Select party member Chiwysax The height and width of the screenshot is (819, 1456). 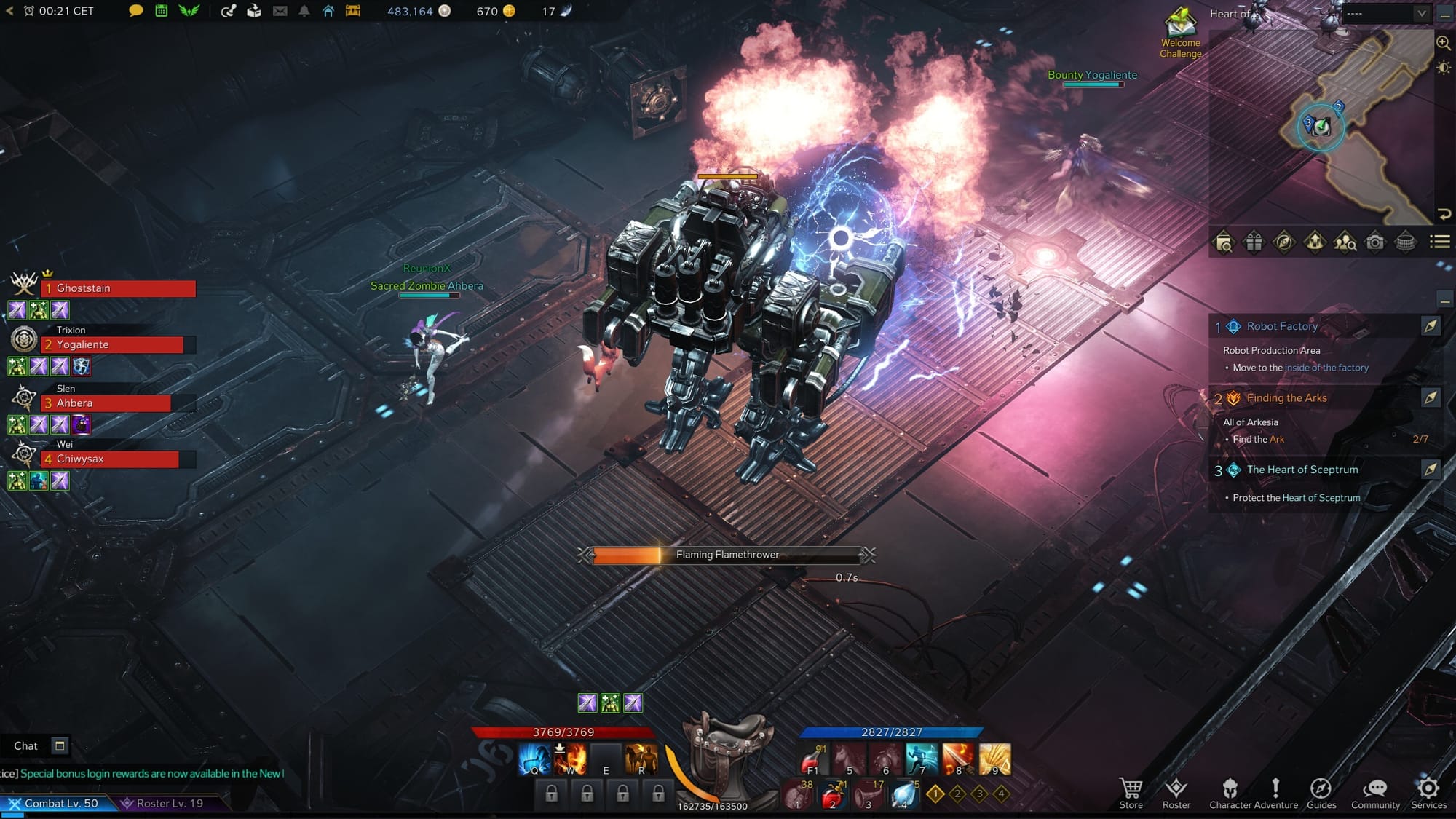[109, 459]
